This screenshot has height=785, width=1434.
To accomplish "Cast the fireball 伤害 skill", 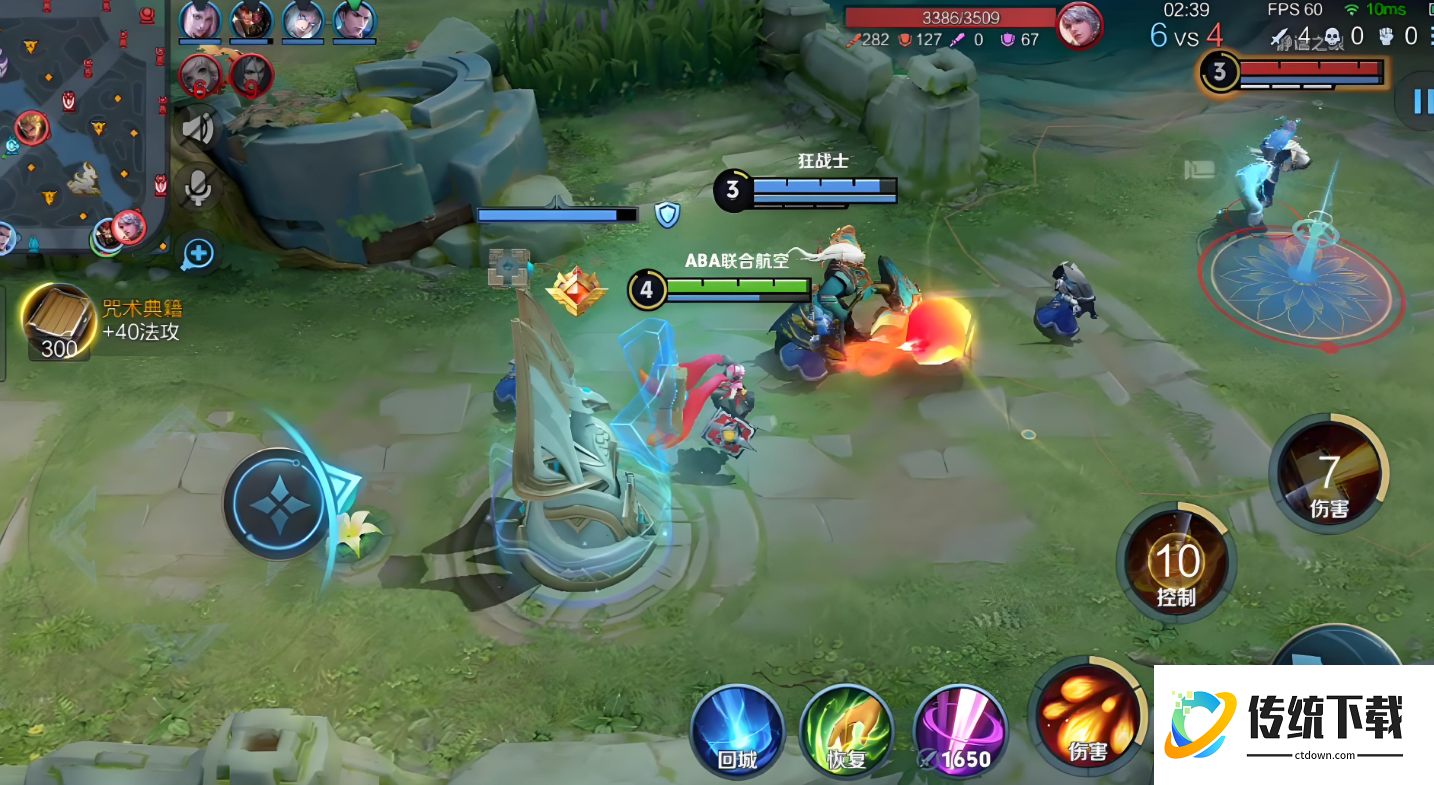I will (x=1088, y=715).
